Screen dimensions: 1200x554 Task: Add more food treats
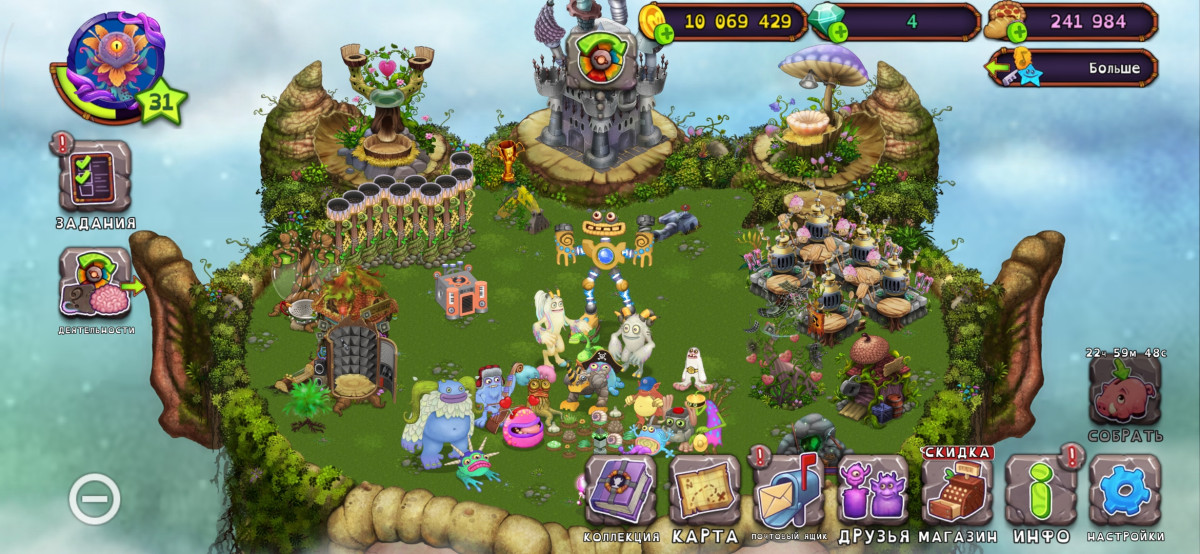point(1017,34)
